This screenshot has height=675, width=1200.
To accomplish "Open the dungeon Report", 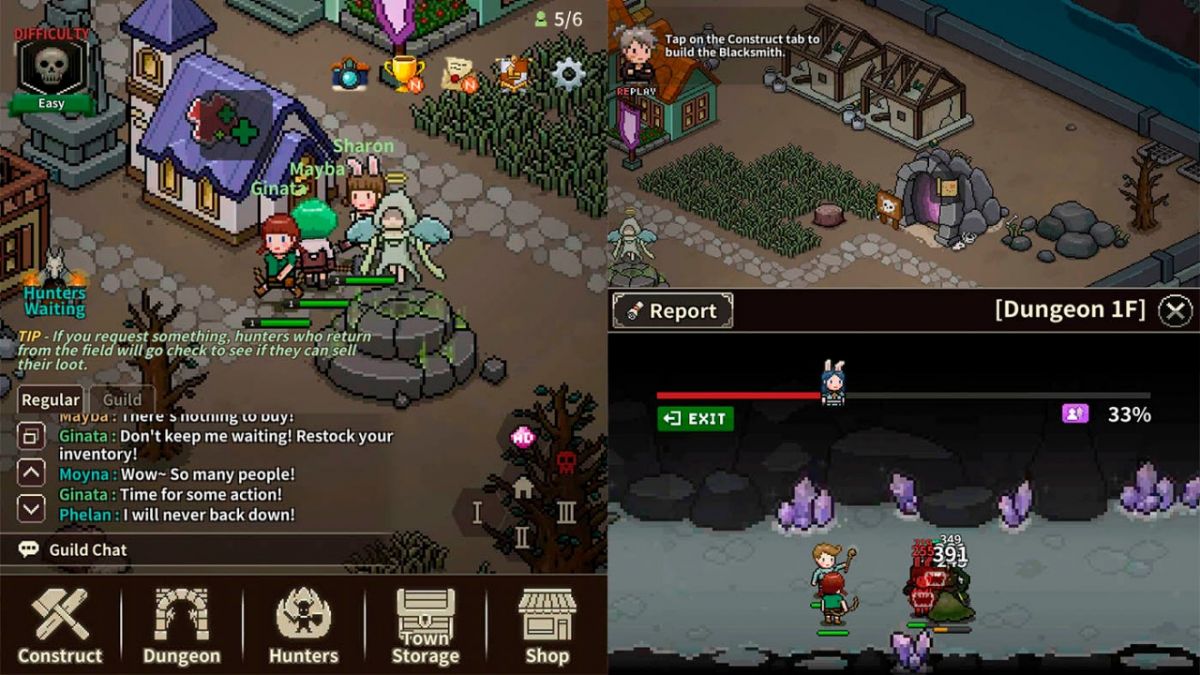I will click(672, 310).
